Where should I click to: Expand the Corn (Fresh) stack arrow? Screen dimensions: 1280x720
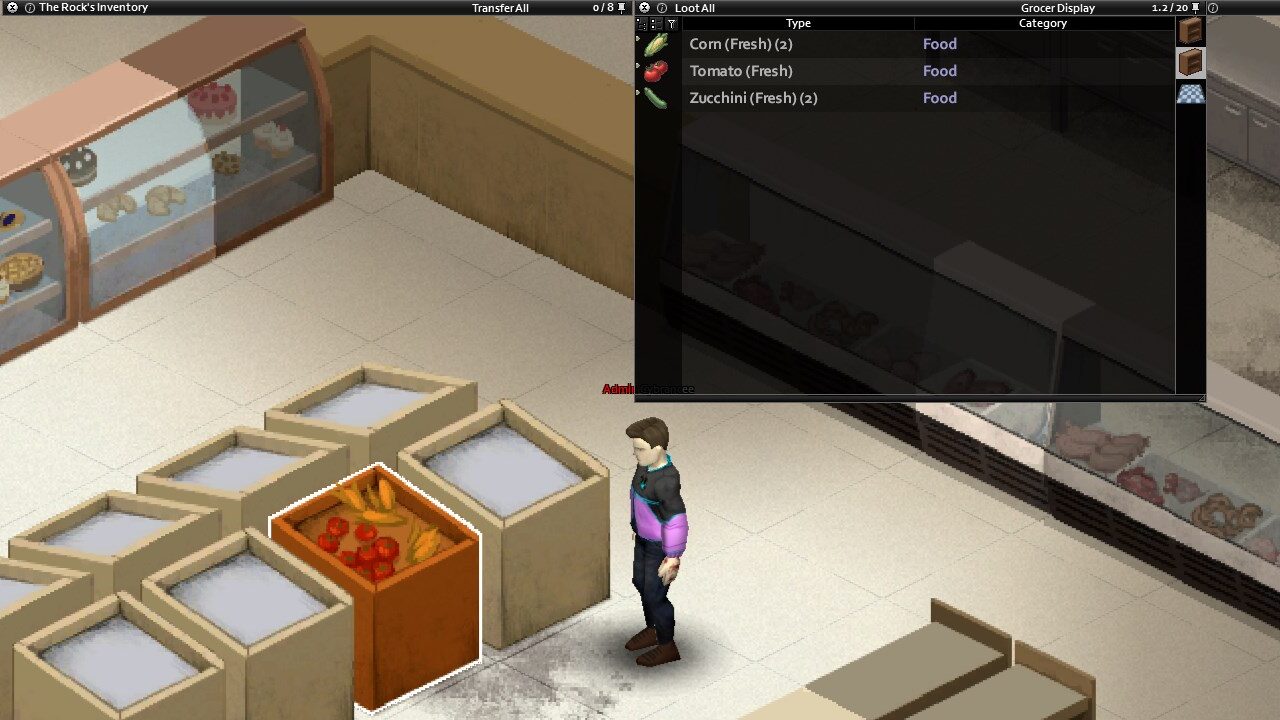tap(638, 39)
